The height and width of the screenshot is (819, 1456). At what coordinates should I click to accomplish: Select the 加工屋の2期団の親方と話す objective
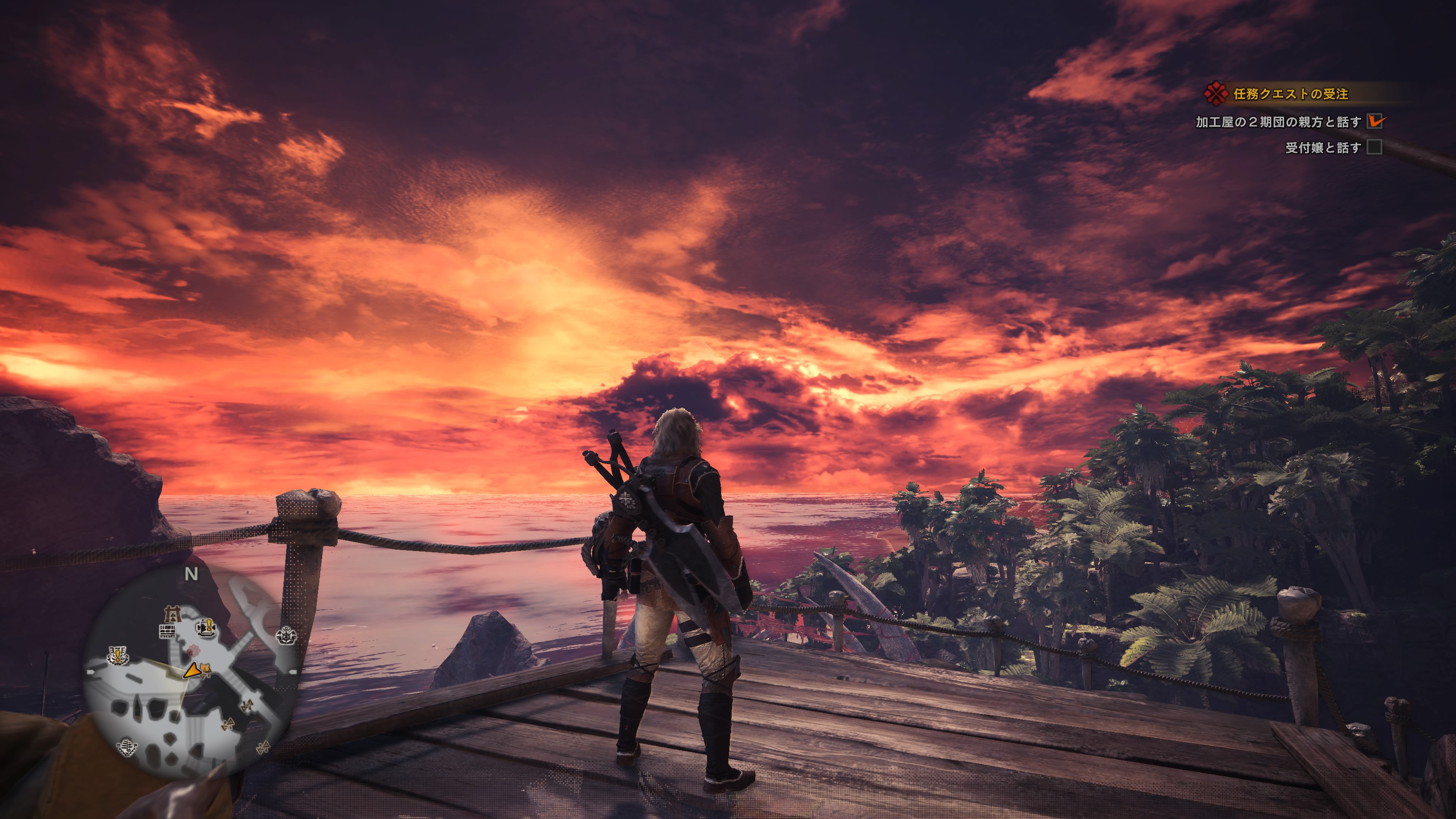[1278, 122]
